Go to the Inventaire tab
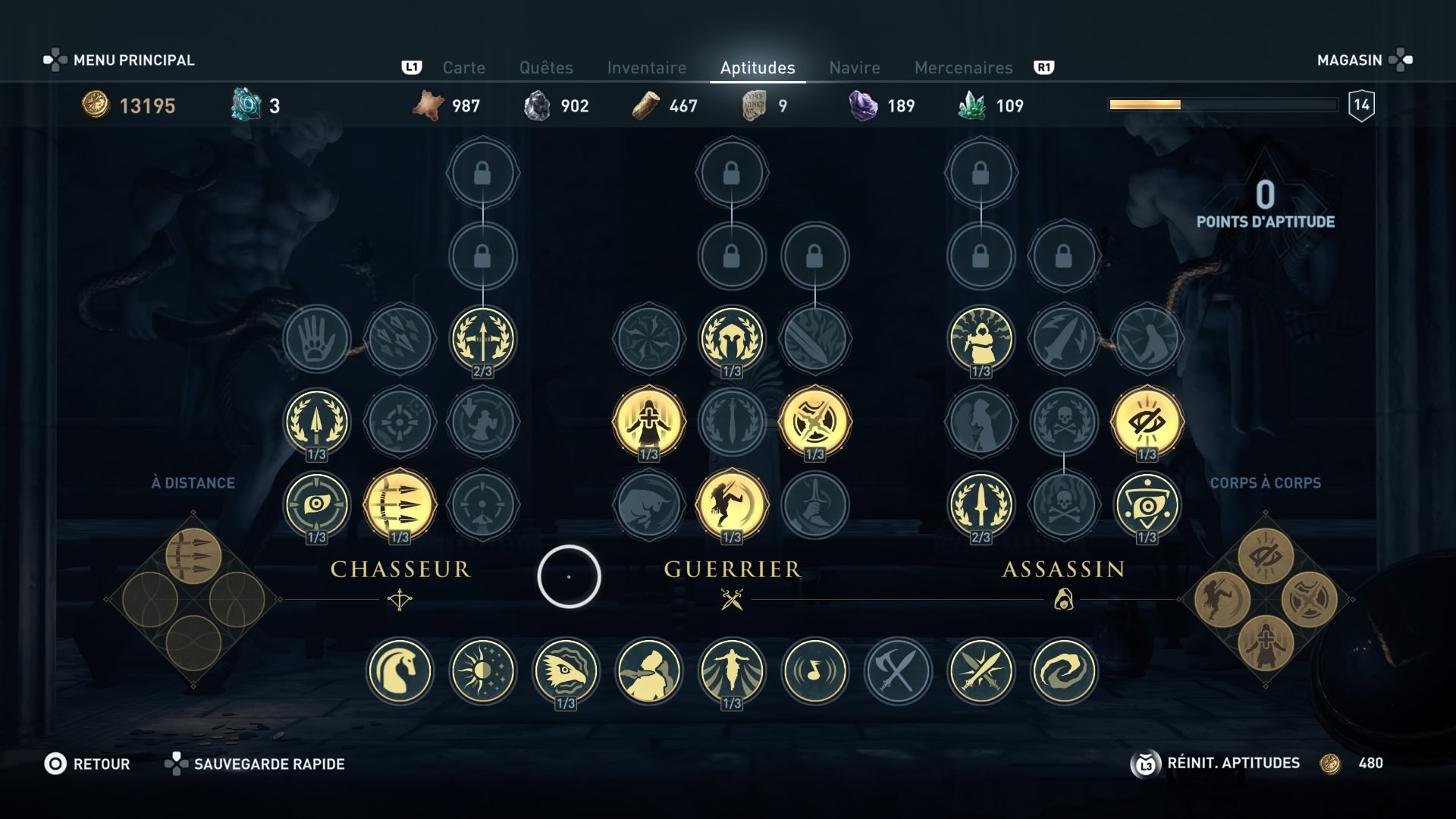This screenshot has height=819, width=1456. tap(646, 67)
